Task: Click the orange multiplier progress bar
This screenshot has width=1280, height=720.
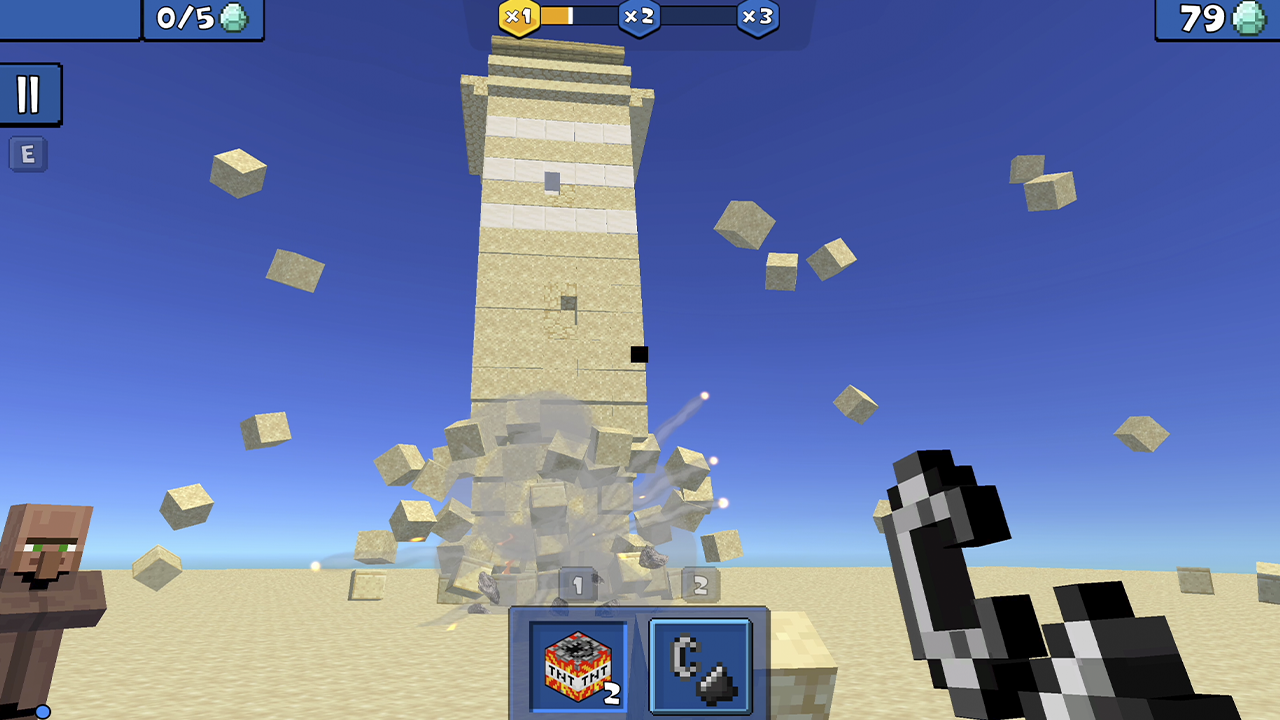Action: tap(555, 16)
